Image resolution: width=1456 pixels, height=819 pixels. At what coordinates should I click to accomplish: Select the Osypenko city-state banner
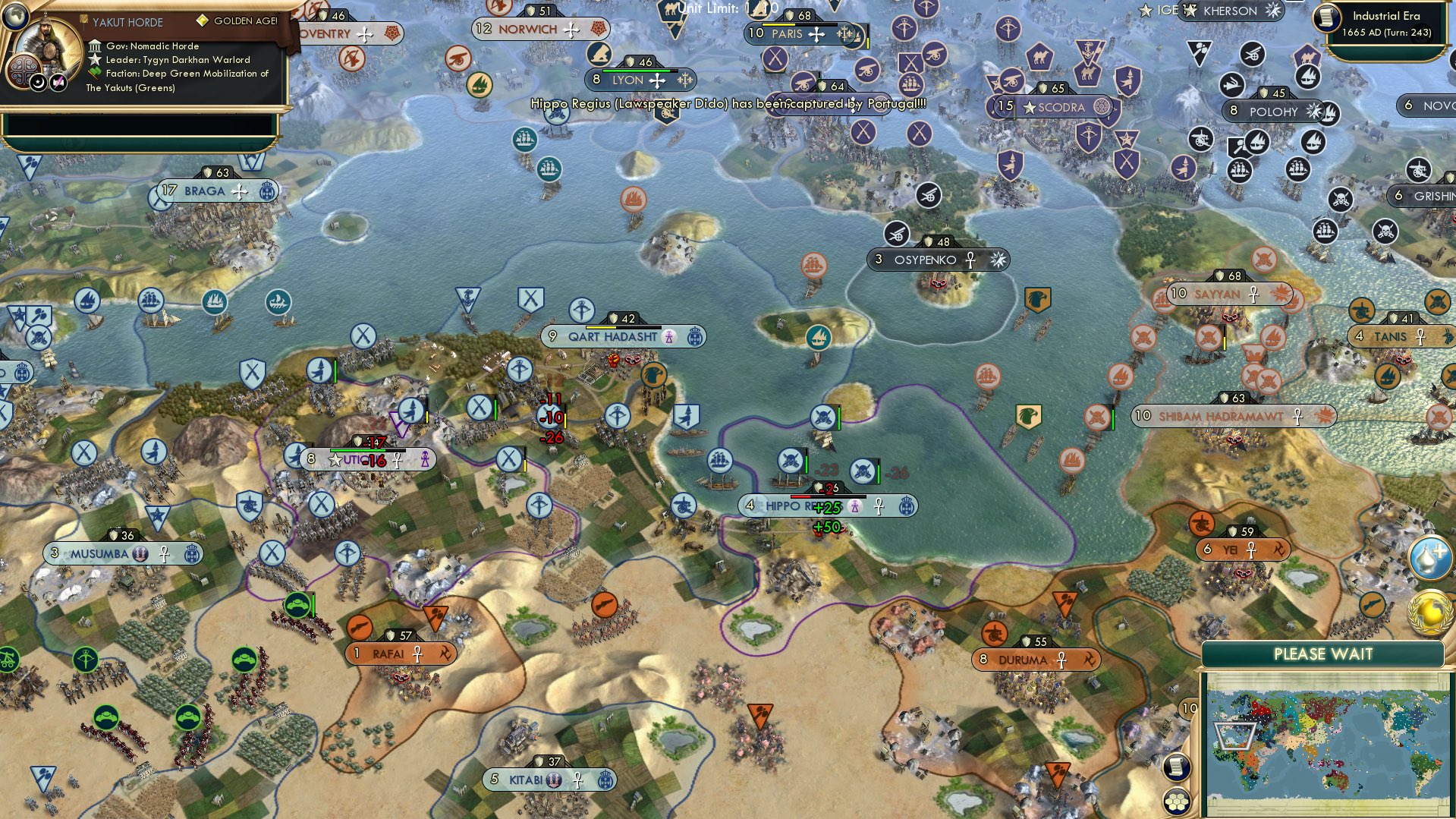[x=937, y=259]
